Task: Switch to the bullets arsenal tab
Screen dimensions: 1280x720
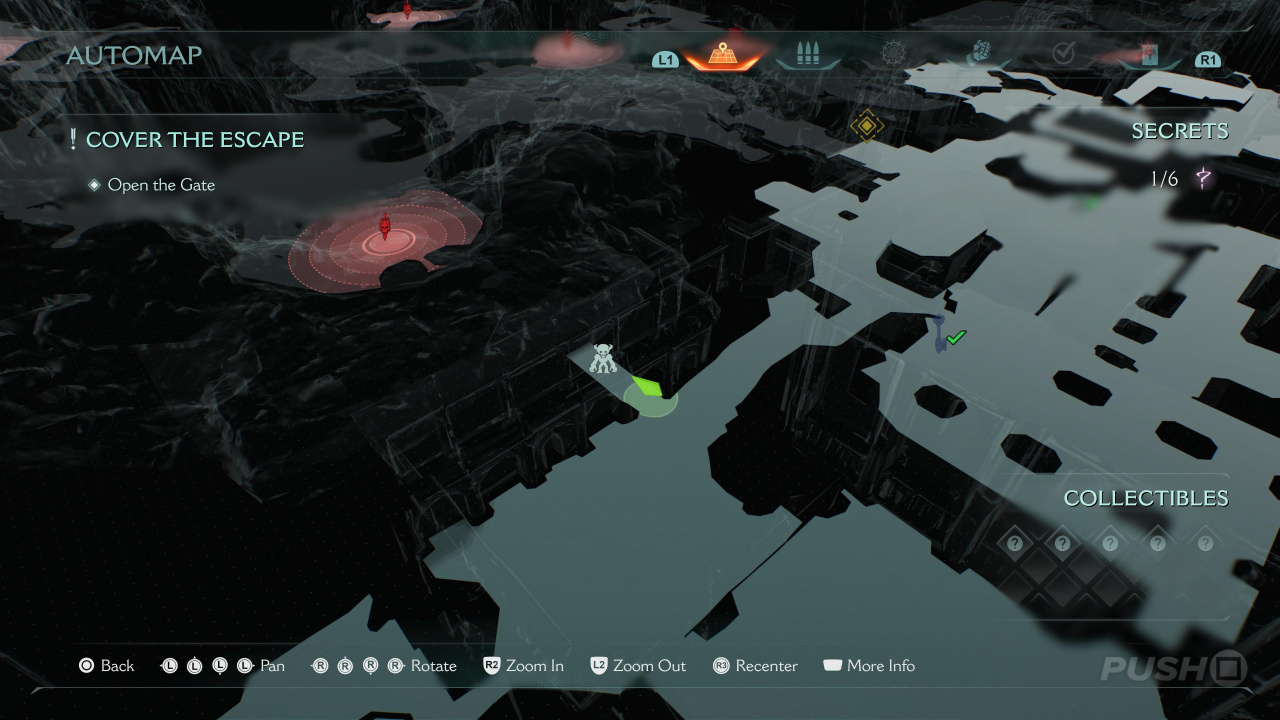Action: coord(807,55)
